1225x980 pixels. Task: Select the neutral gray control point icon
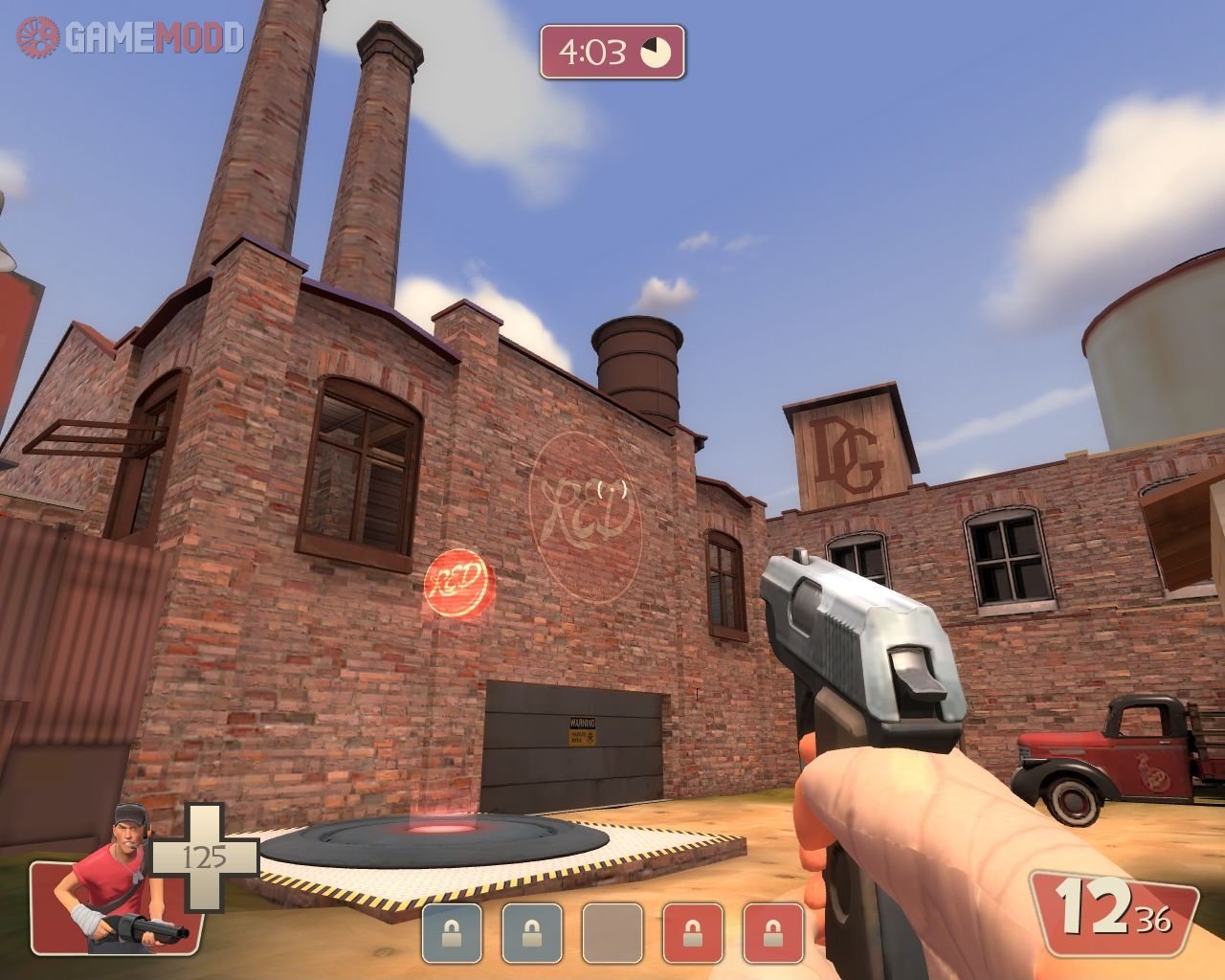[612, 933]
